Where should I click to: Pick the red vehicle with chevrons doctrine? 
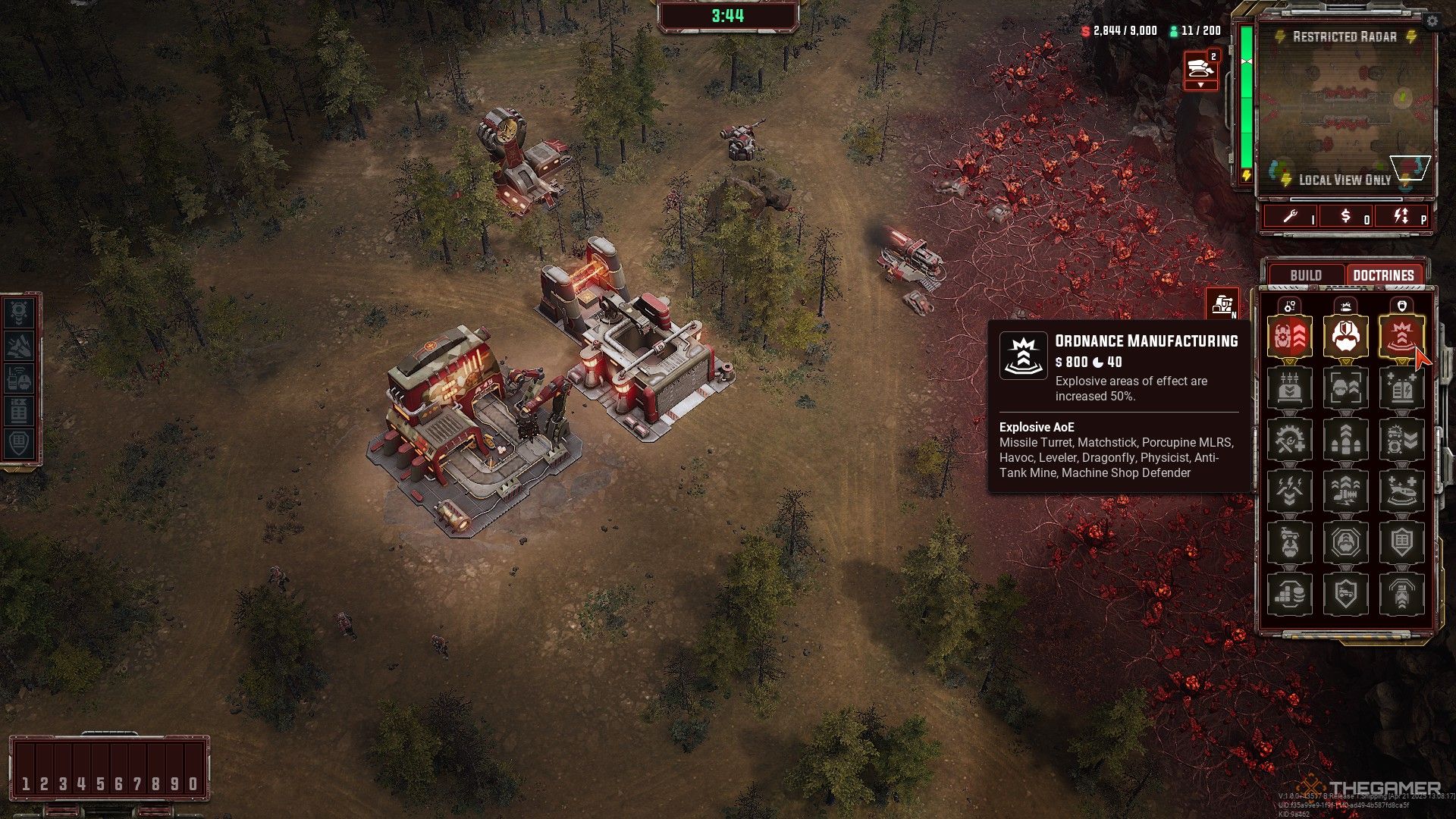(1289, 337)
